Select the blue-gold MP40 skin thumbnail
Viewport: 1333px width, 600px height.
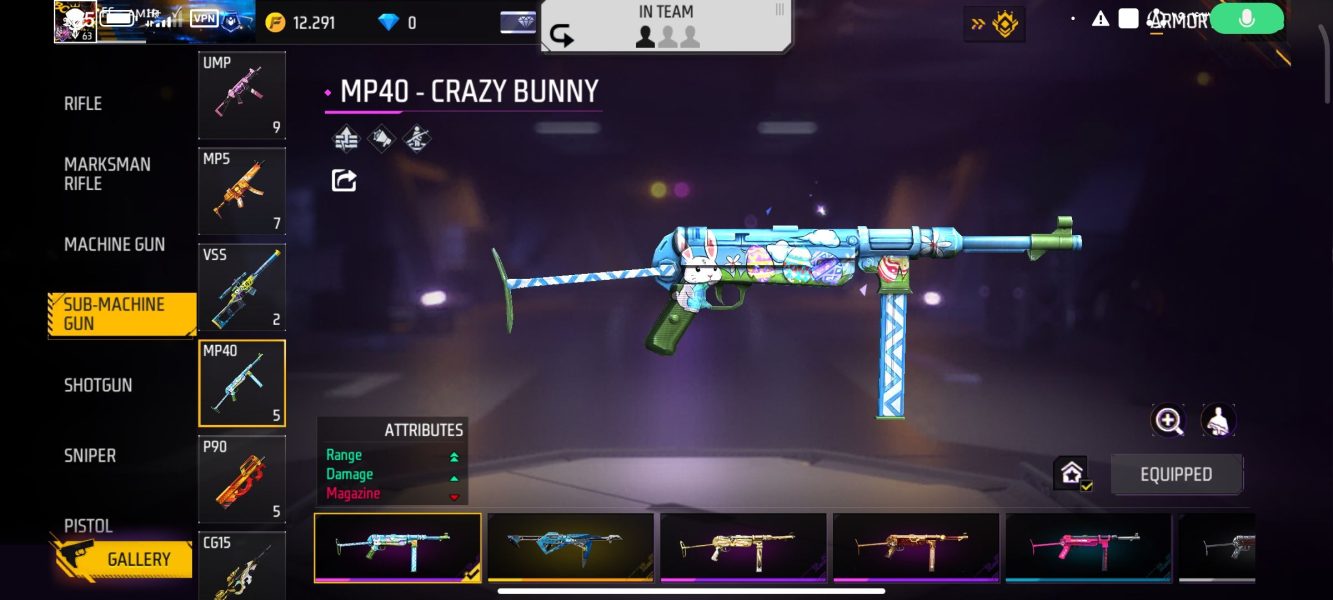tap(570, 547)
